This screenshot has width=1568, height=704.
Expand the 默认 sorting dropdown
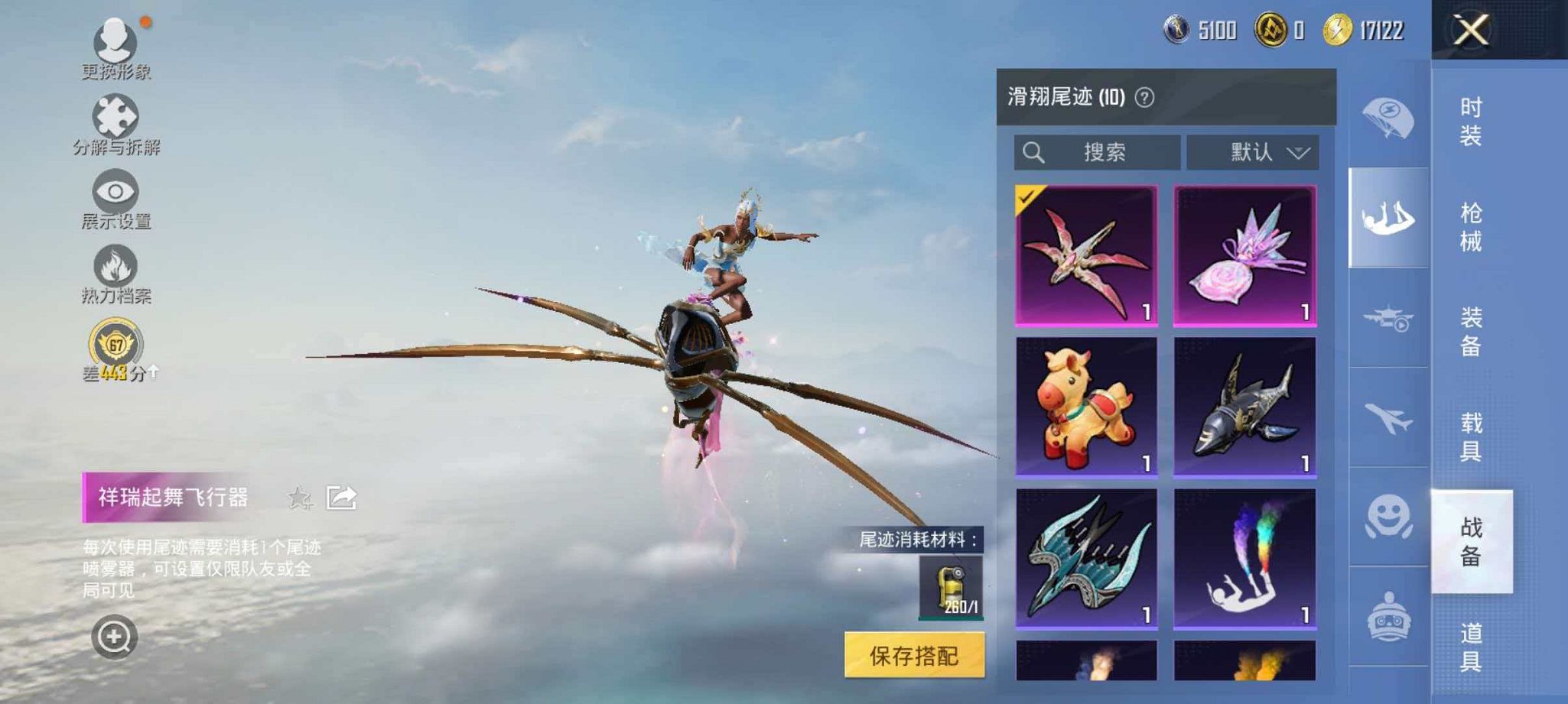1254,151
